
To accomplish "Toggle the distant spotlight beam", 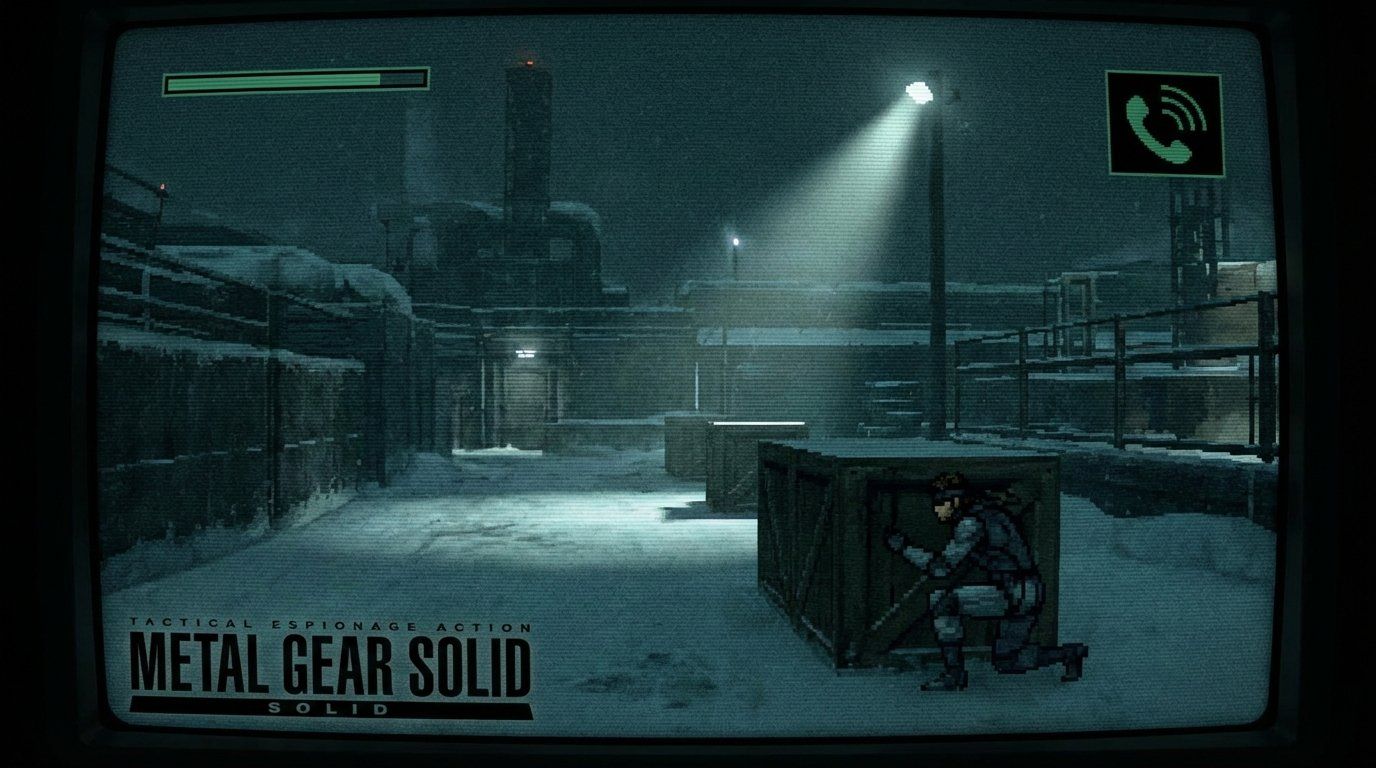I will tap(735, 243).
